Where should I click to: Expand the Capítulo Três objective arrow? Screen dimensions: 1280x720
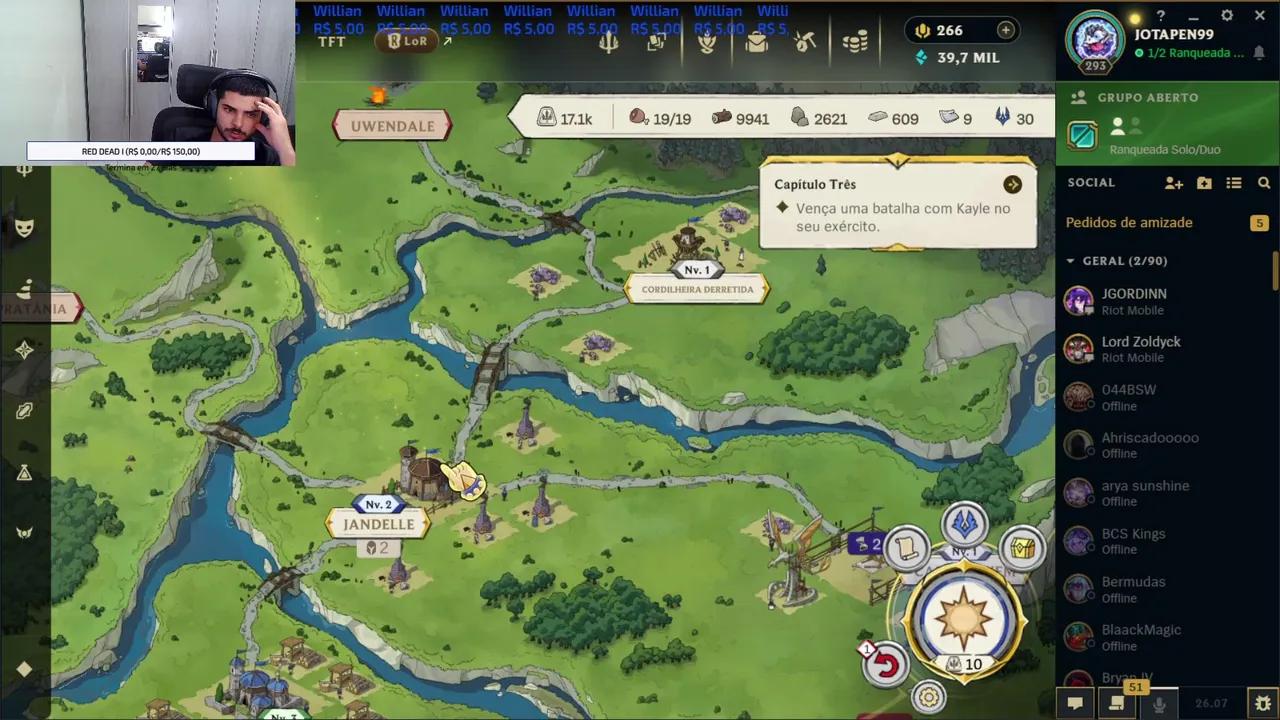(1012, 184)
